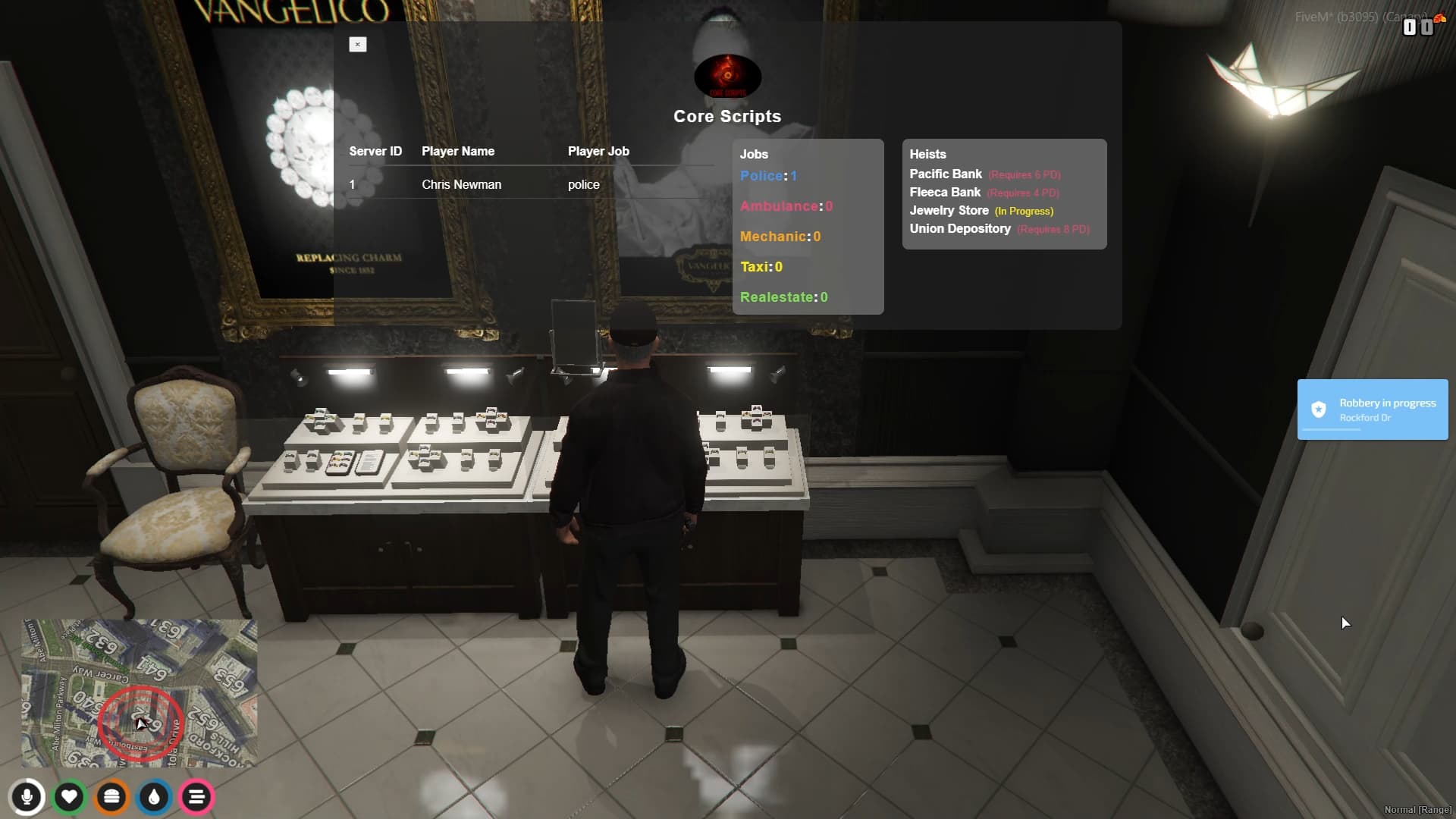Click the Core Scripts flame logo
This screenshot has width=1456, height=819.
pyautogui.click(x=726, y=76)
